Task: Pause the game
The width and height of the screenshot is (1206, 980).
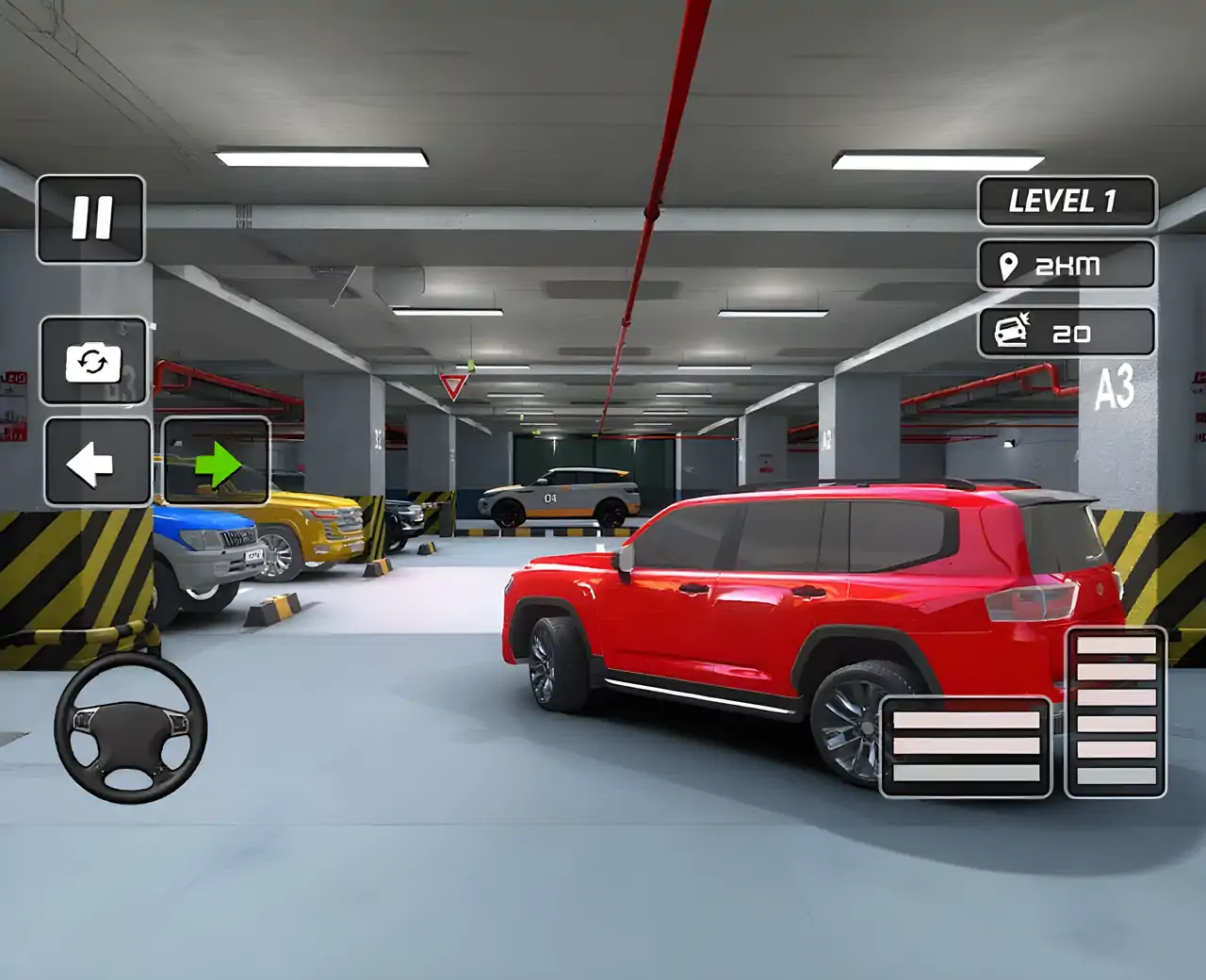Action: pyautogui.click(x=91, y=219)
